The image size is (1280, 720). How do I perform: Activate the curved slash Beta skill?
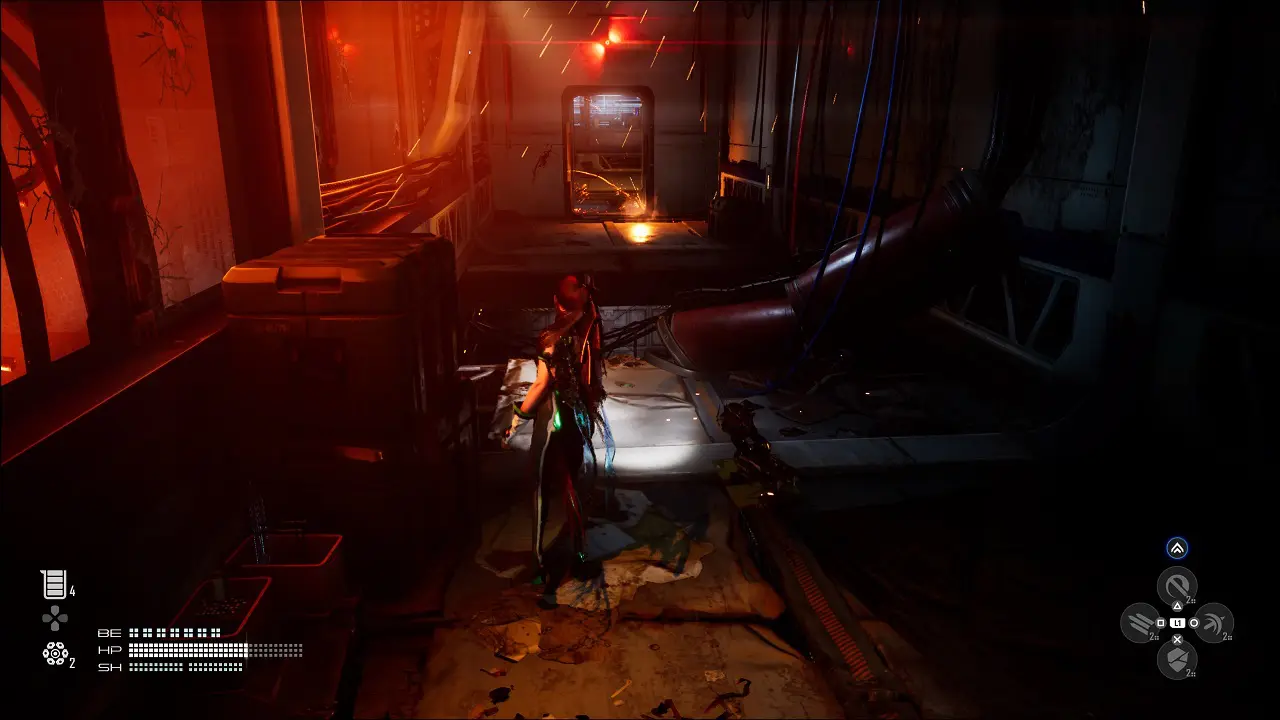click(x=1213, y=622)
